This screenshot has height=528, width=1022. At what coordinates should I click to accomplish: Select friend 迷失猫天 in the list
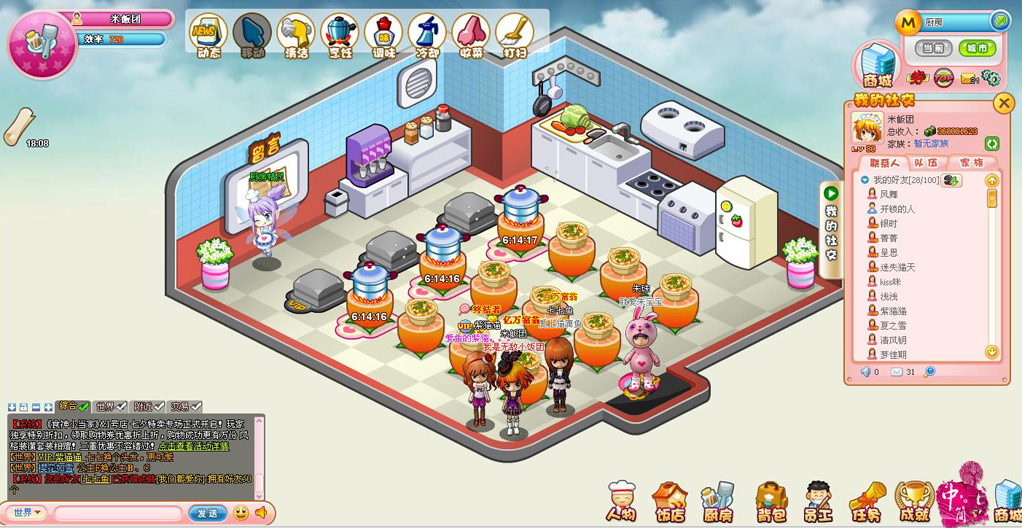click(897, 267)
